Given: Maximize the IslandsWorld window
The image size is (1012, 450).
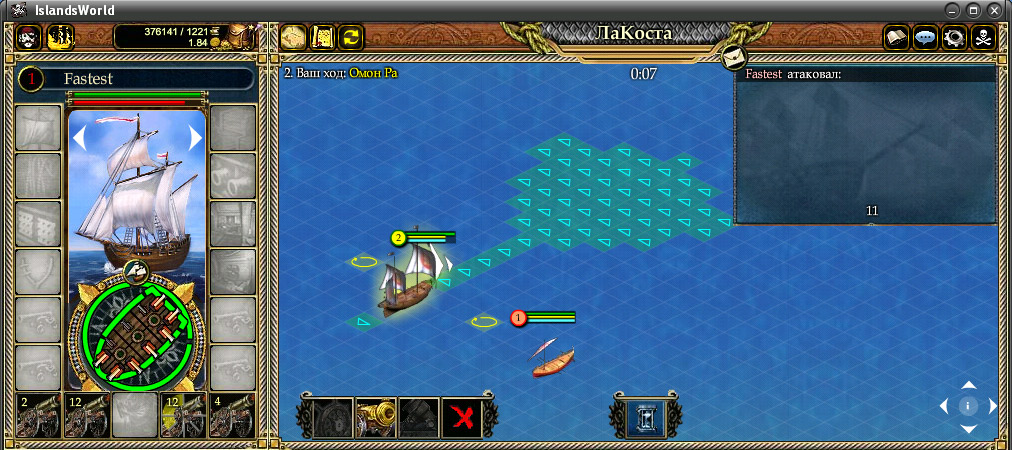Looking at the screenshot, I should [975, 10].
